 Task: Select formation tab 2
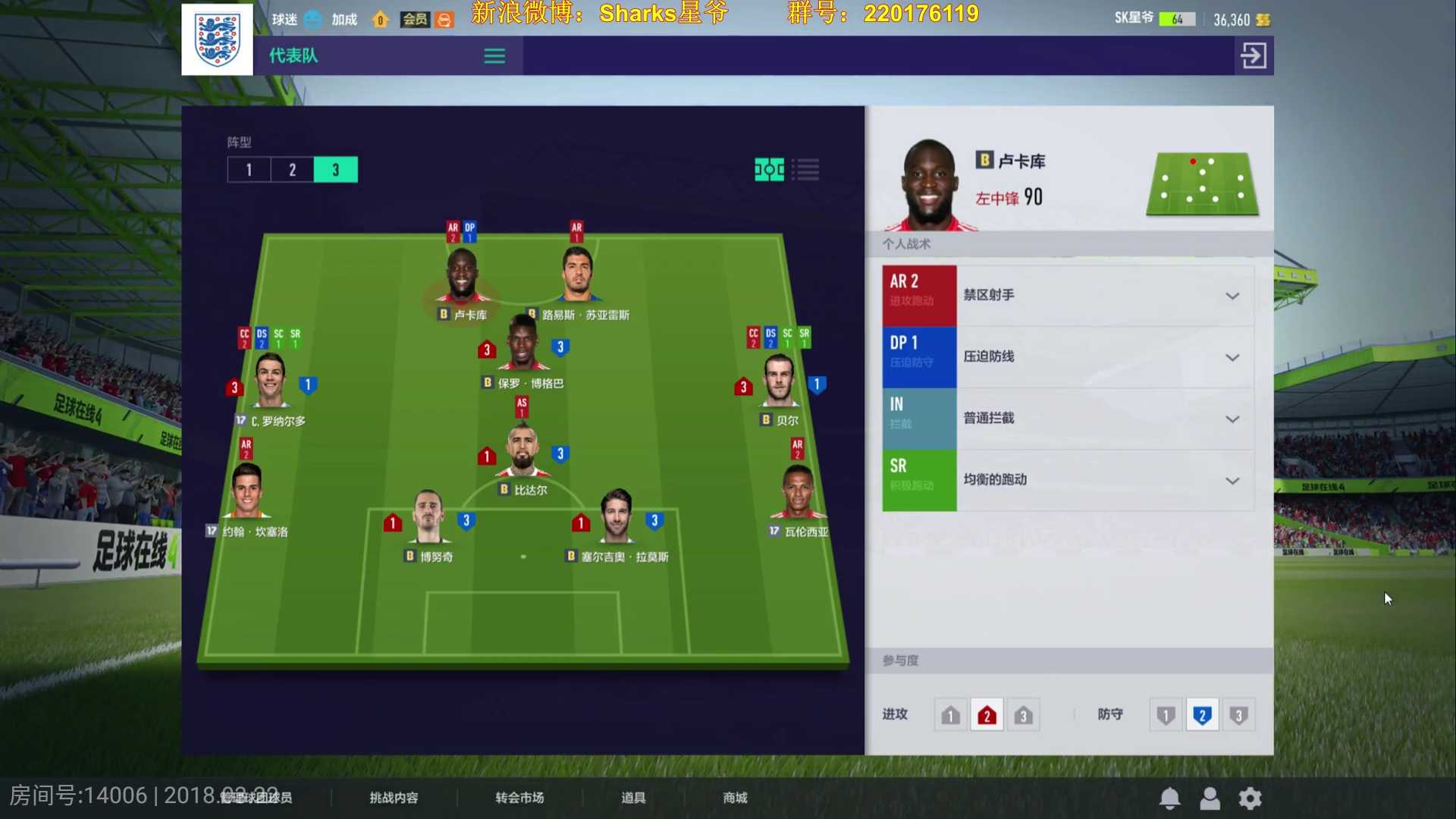(292, 169)
